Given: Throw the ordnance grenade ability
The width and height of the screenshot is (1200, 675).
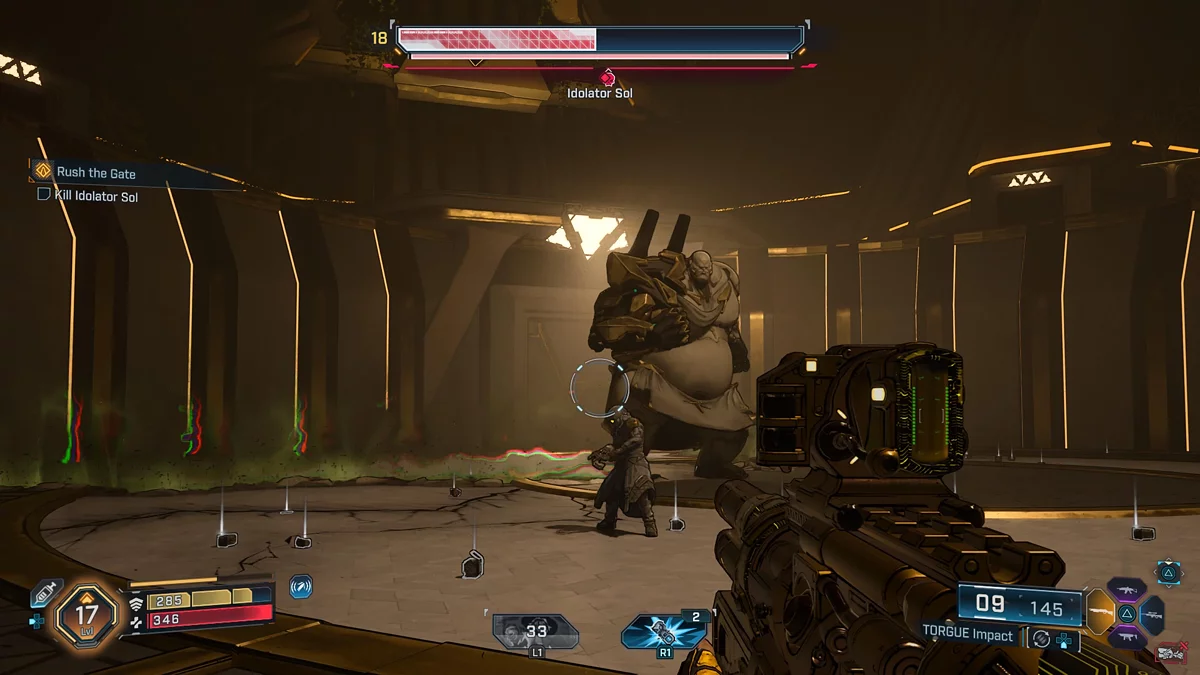Looking at the screenshot, I should click(661, 632).
